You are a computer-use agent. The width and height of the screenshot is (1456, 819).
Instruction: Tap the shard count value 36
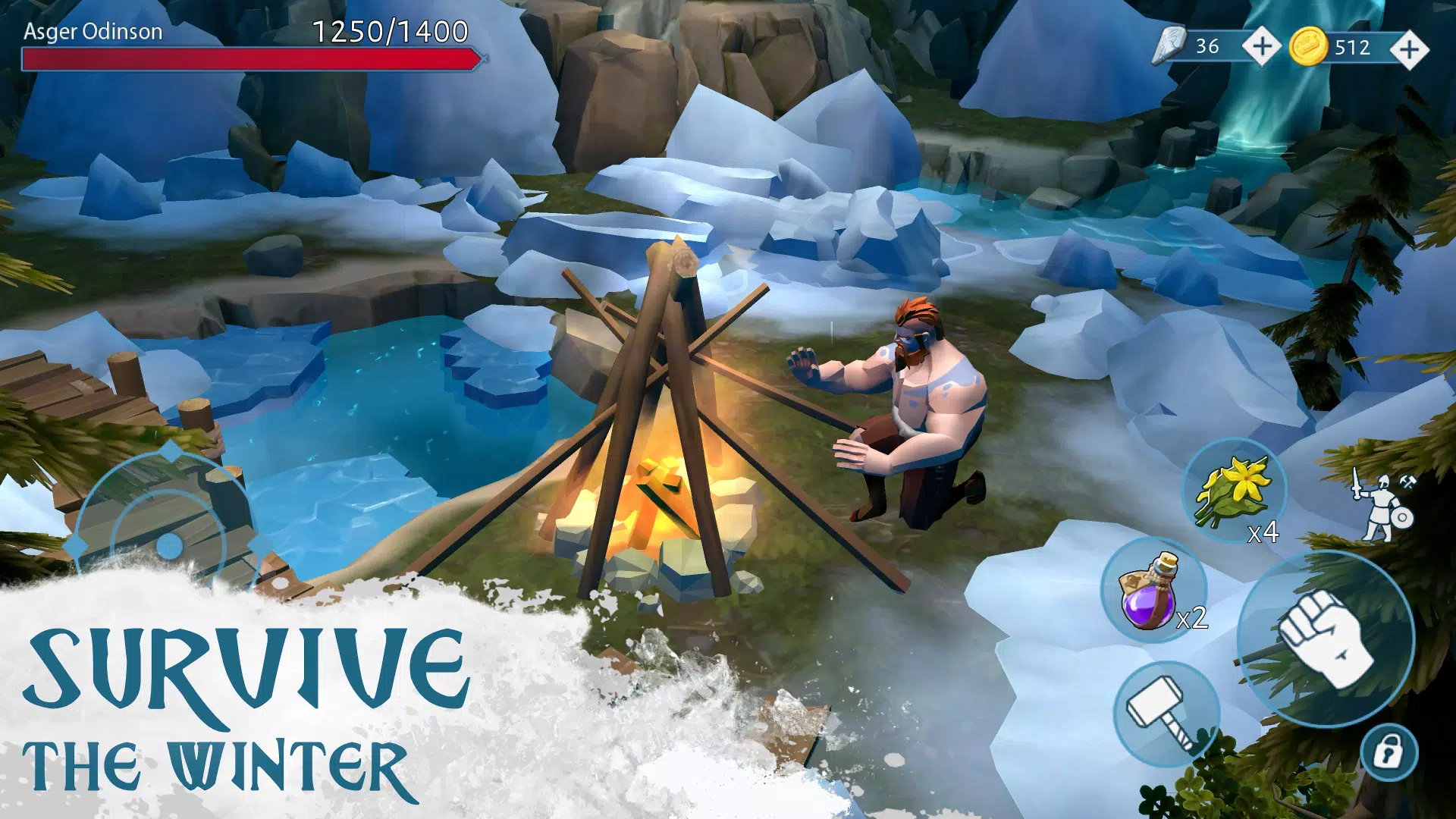pos(1208,47)
